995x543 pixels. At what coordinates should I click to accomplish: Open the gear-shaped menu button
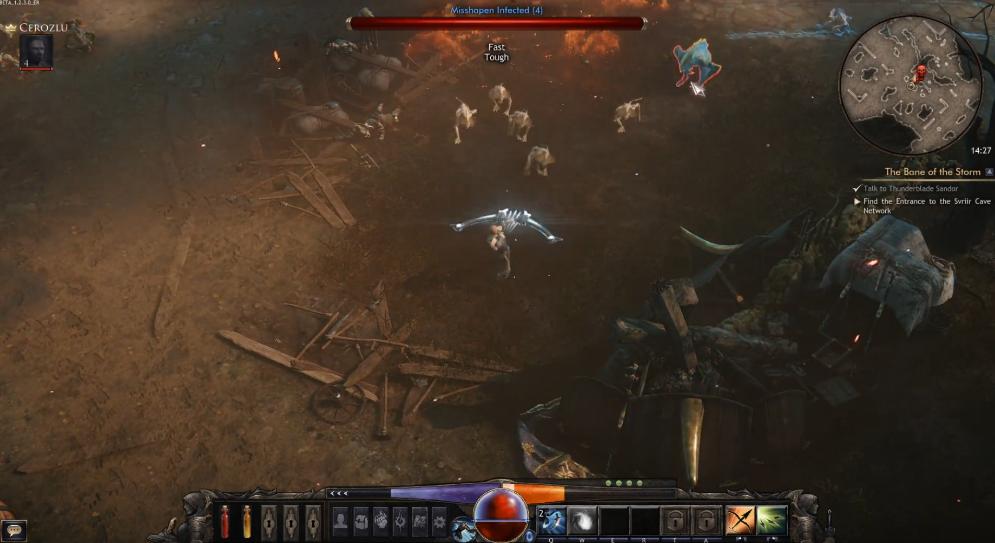439,520
